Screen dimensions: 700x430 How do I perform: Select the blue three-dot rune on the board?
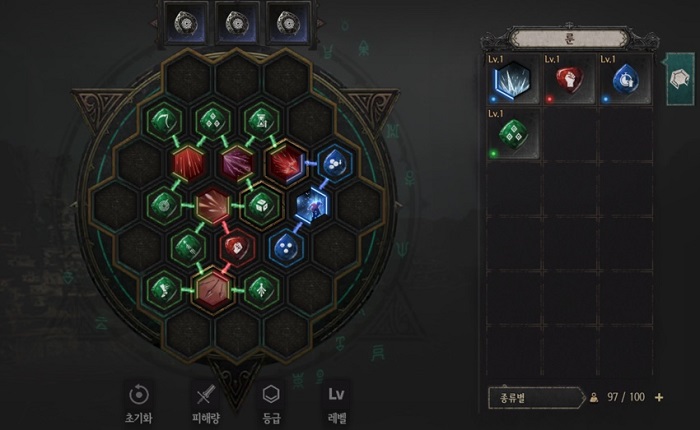(284, 245)
